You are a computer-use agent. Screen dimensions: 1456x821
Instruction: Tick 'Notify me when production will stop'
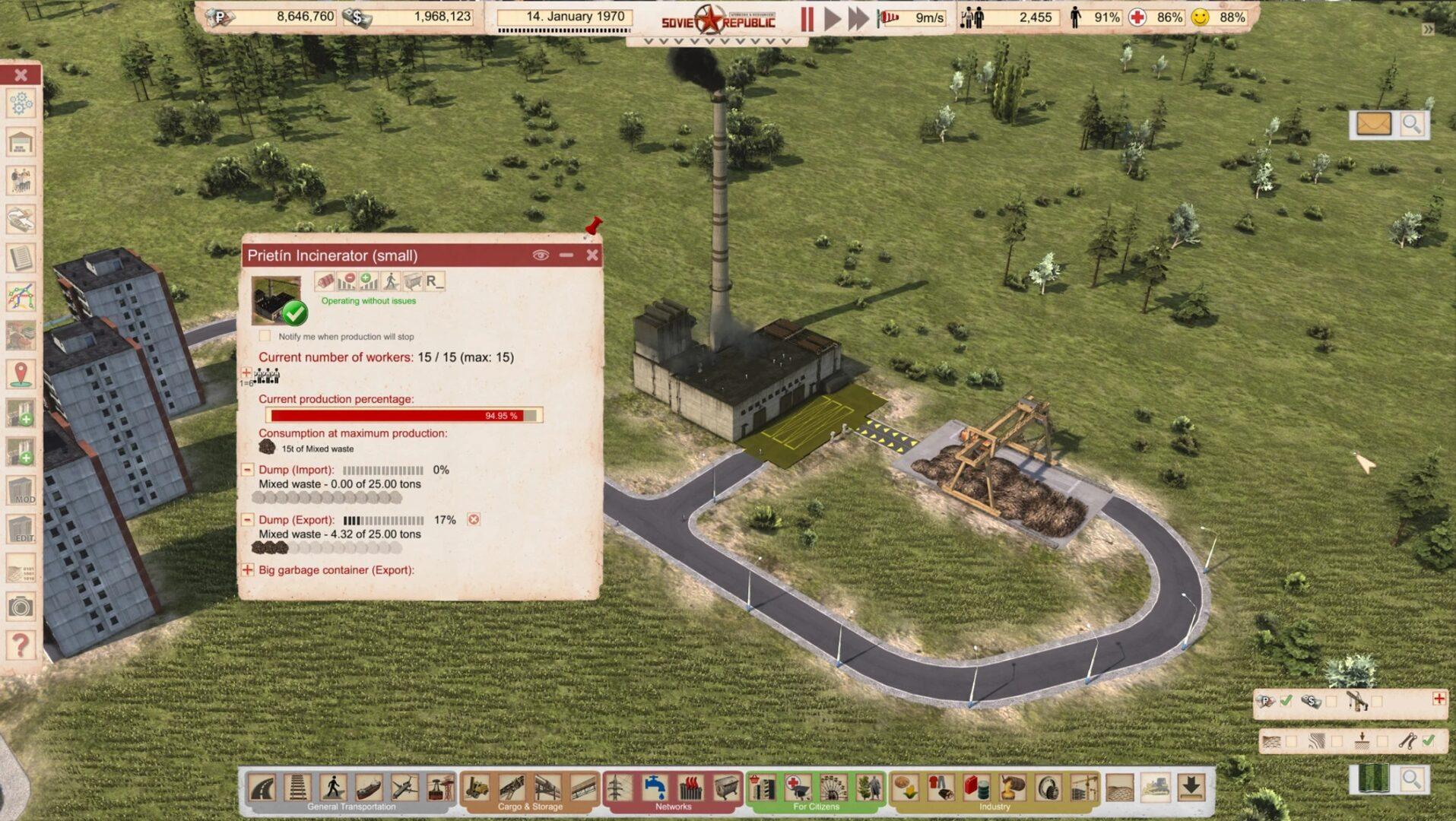[265, 336]
